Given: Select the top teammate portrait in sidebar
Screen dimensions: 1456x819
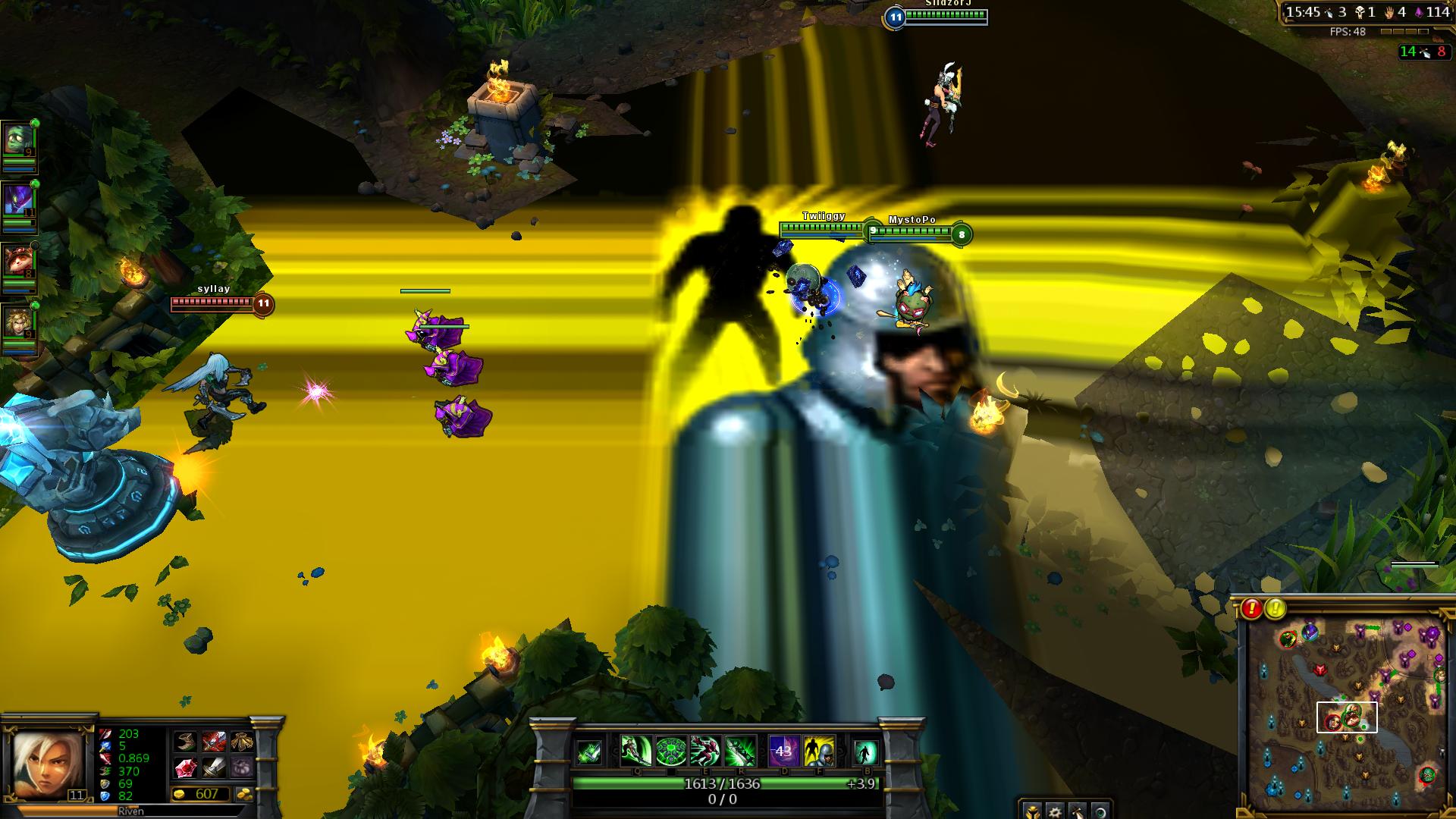Looking at the screenshot, I should (18, 141).
